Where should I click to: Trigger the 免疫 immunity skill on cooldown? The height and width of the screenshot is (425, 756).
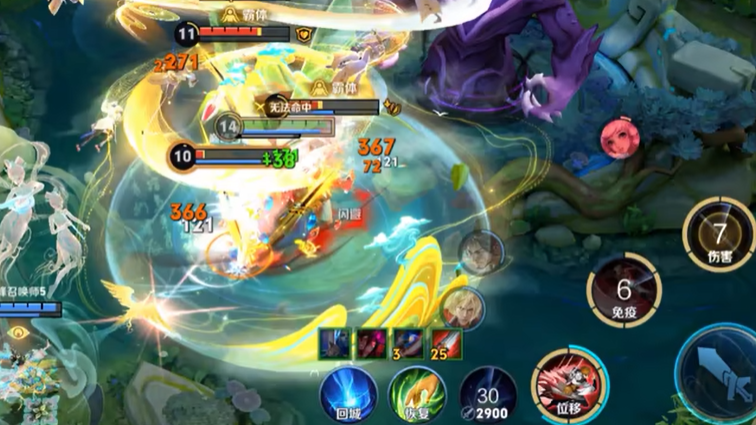(624, 292)
